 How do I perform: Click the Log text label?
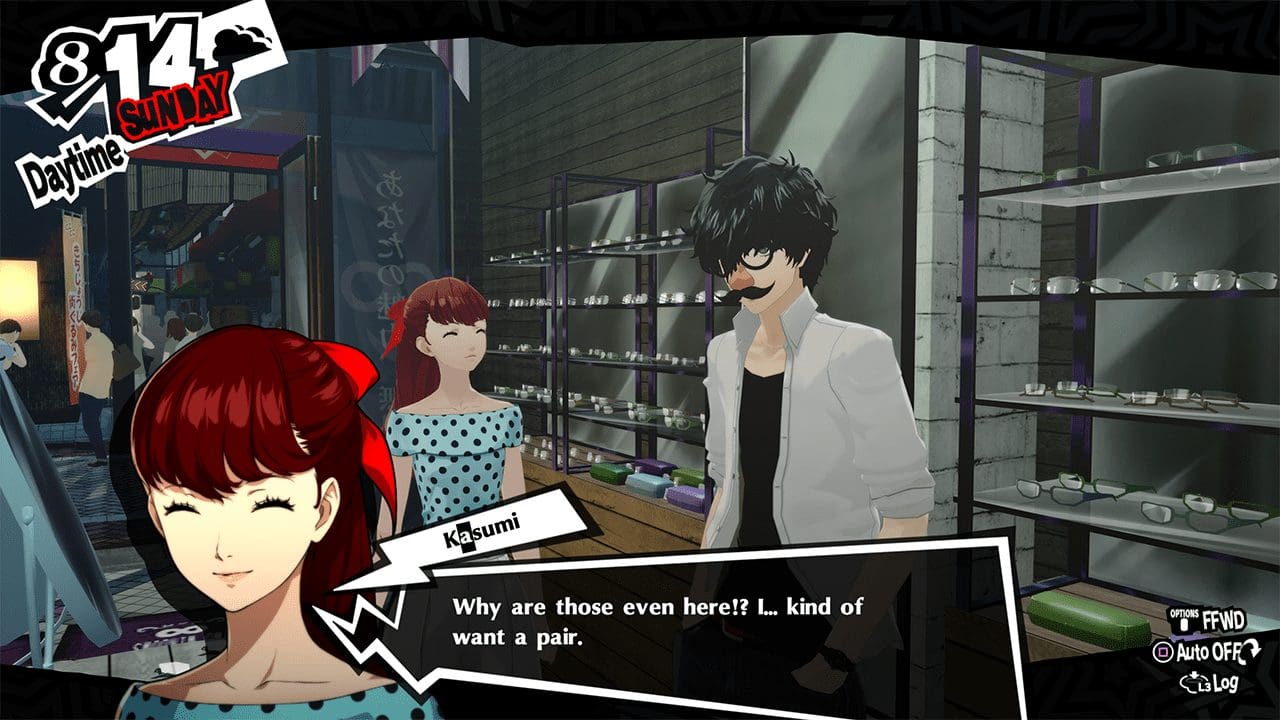[1228, 681]
